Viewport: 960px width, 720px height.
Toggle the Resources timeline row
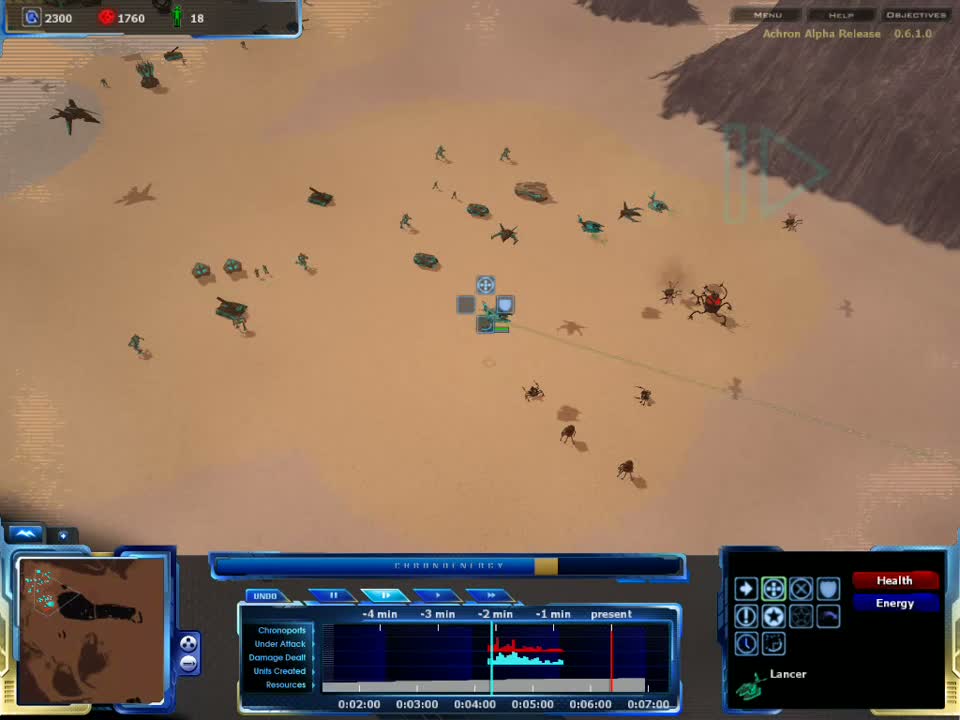point(285,685)
